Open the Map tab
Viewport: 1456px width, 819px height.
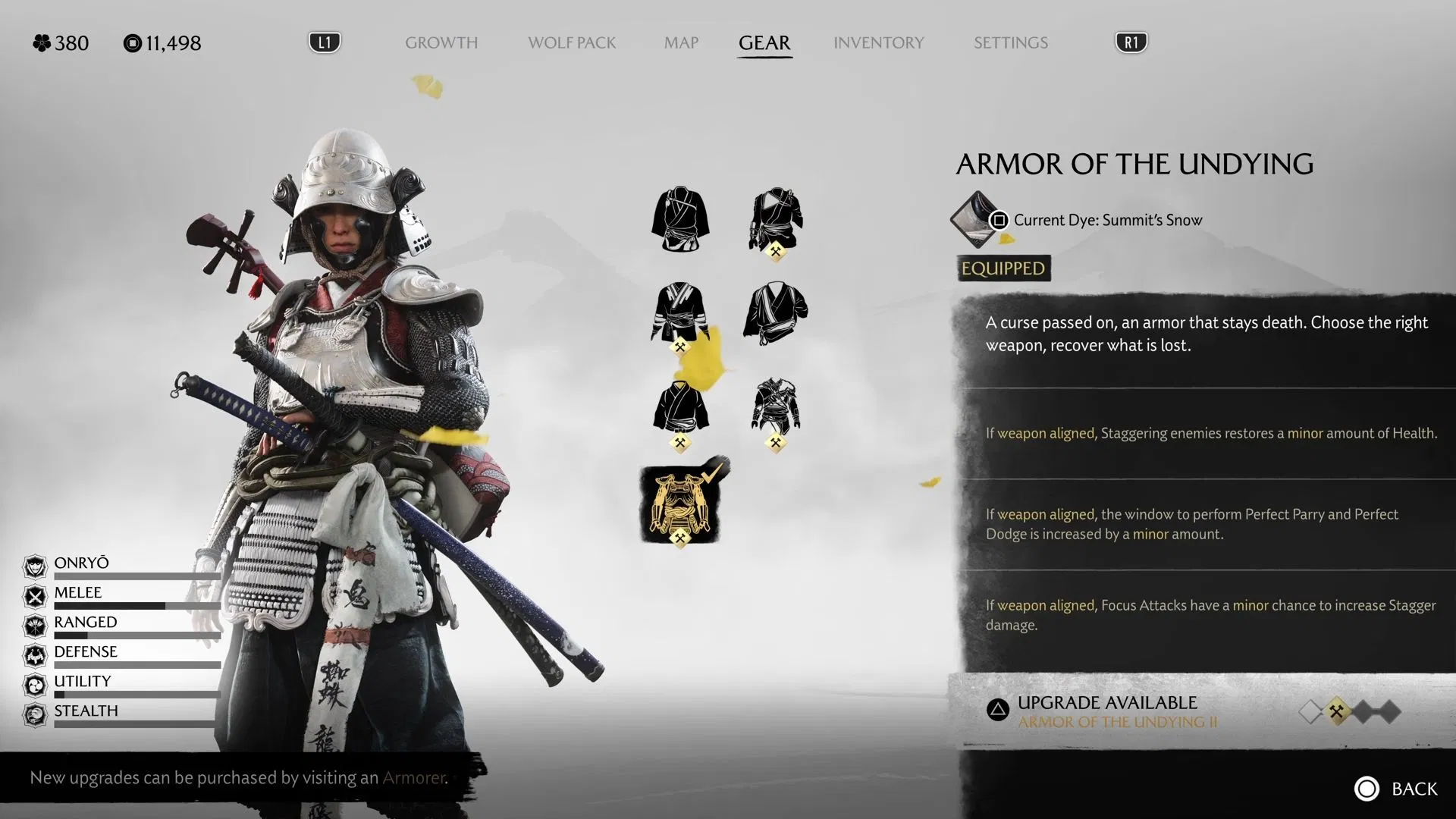680,43
